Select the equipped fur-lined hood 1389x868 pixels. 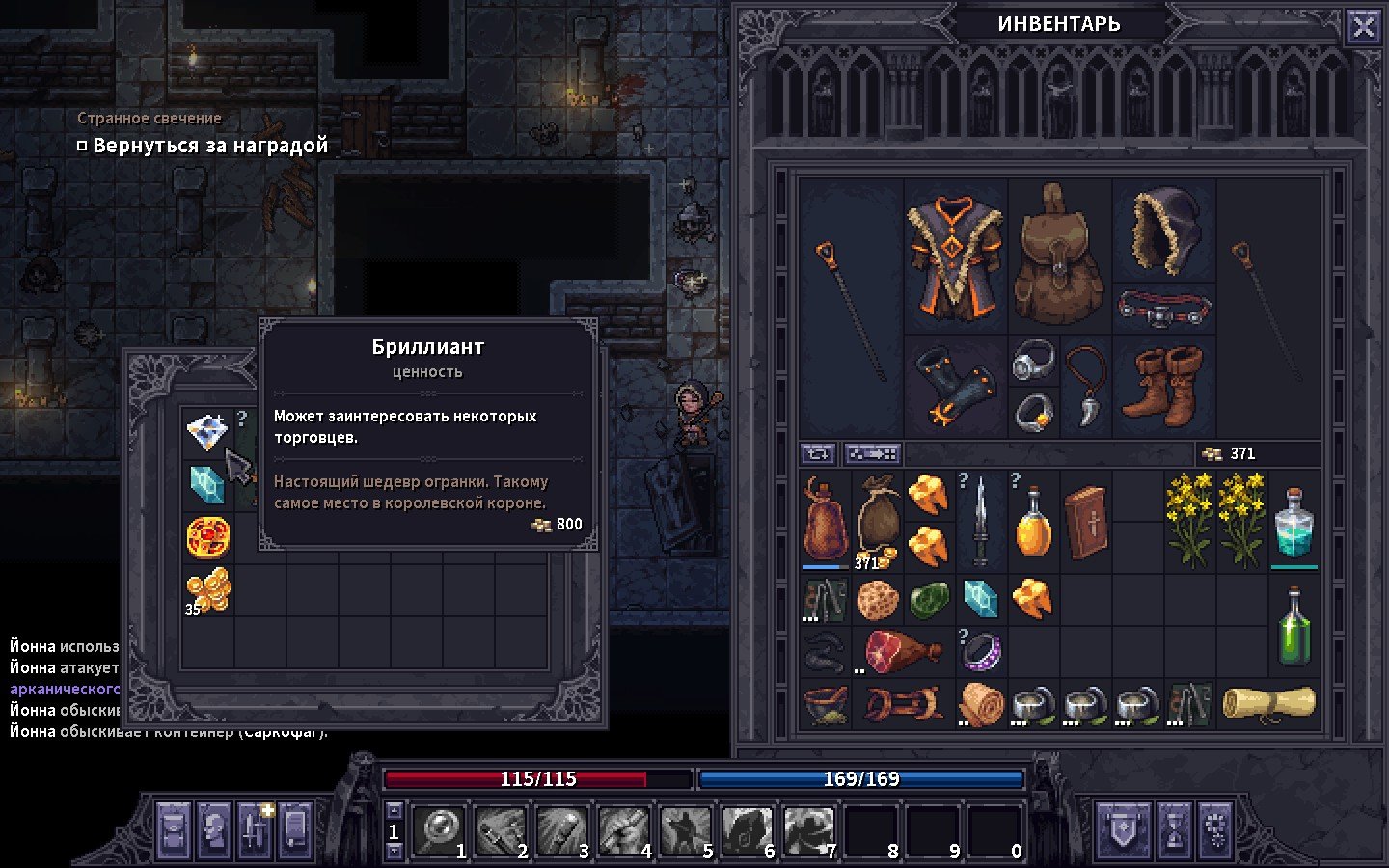[1163, 230]
